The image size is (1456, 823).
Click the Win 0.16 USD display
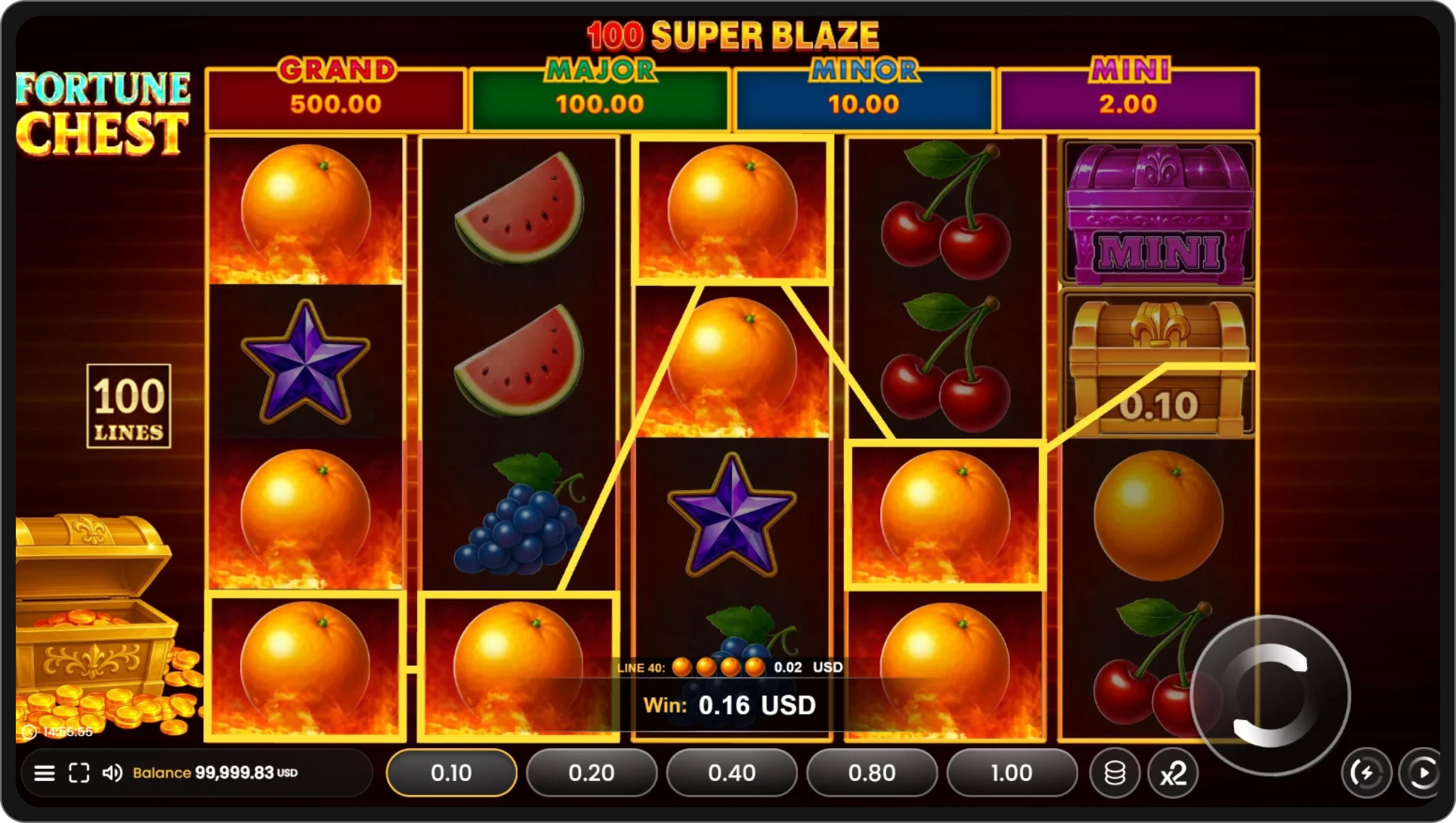pyautogui.click(x=730, y=705)
